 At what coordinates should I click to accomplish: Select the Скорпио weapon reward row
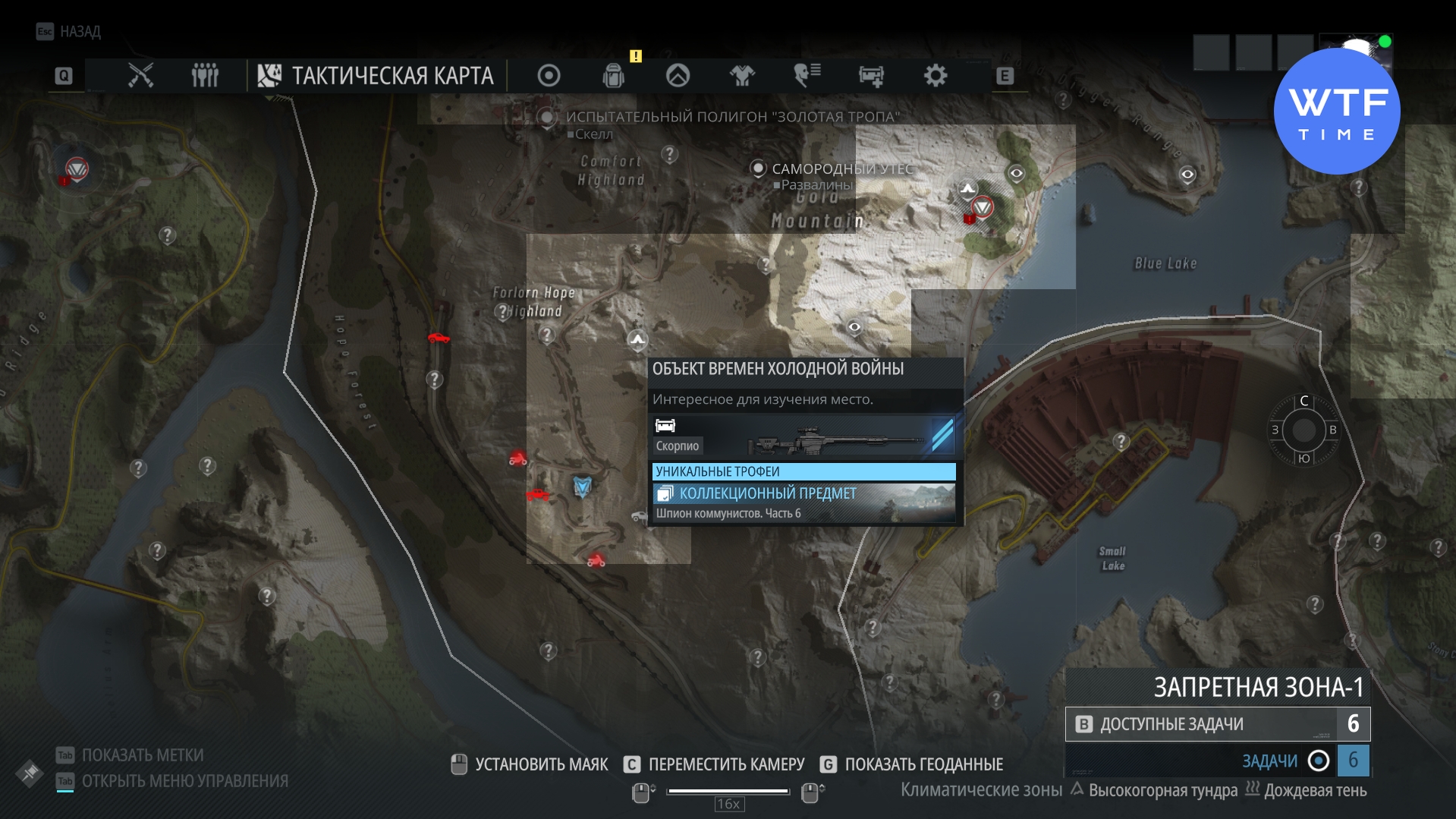click(x=803, y=436)
